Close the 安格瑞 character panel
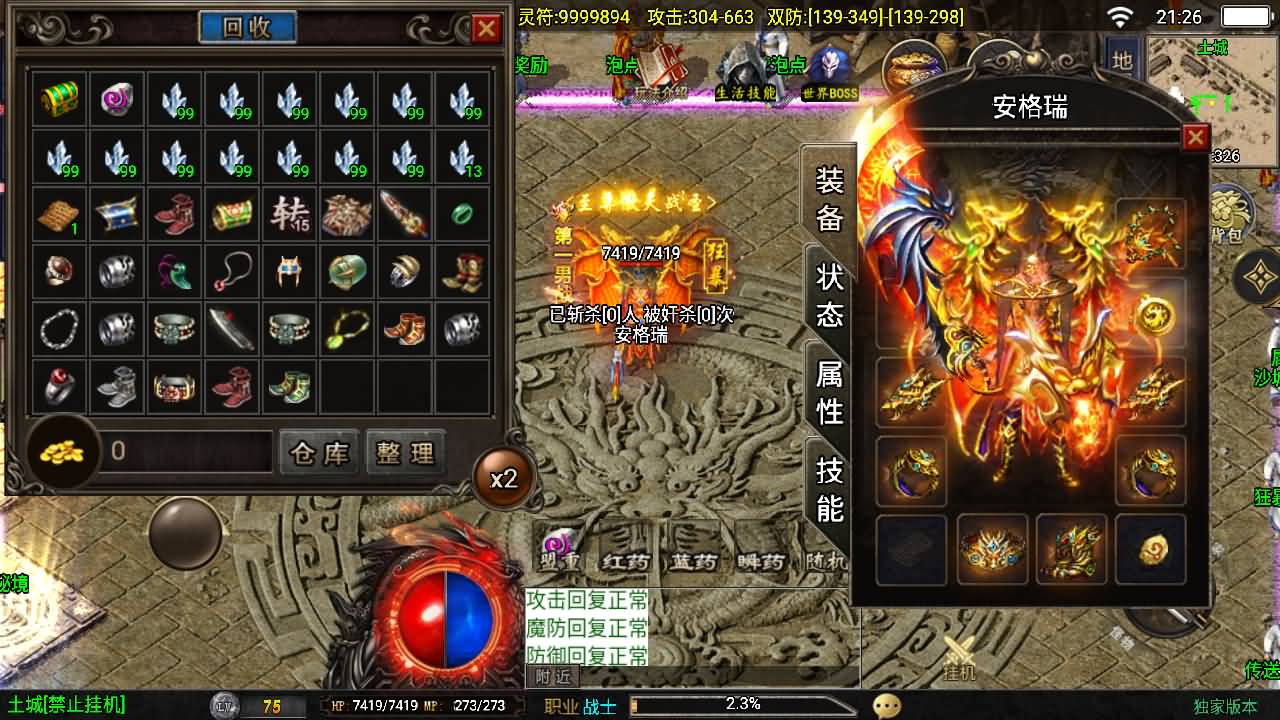This screenshot has height=720, width=1280. tap(1195, 137)
